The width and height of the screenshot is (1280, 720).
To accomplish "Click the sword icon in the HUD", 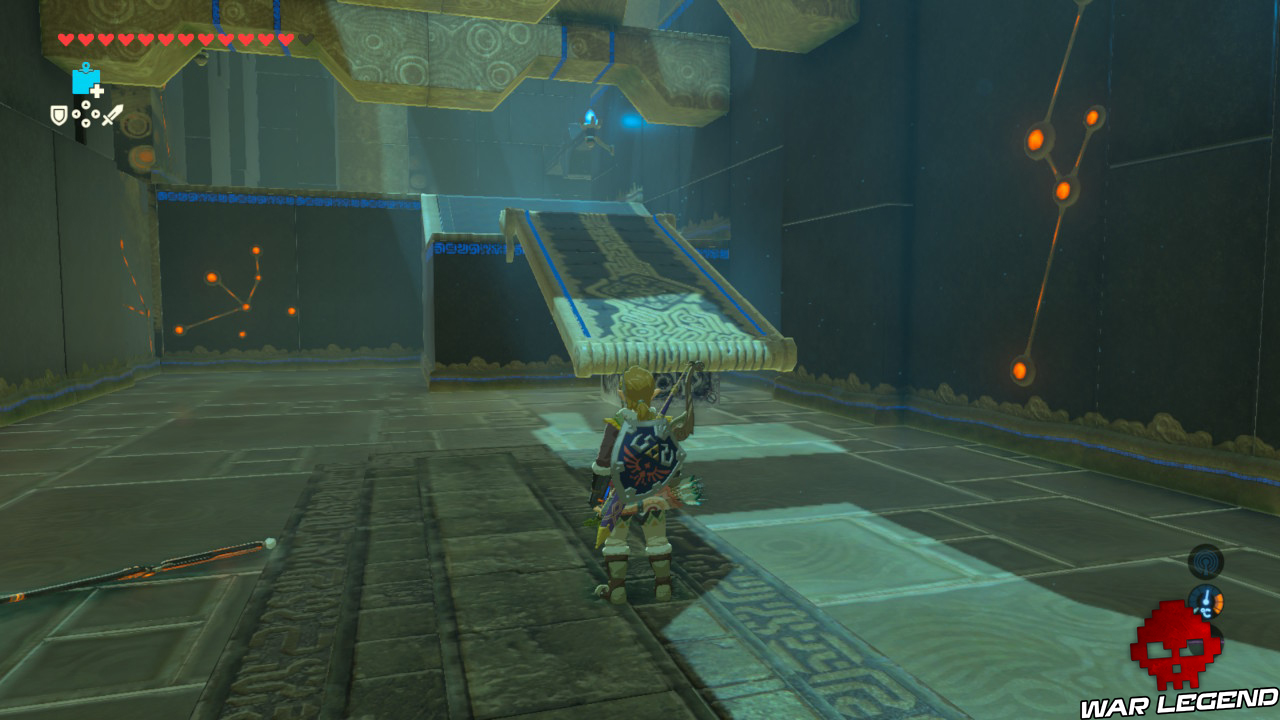I will coord(111,115).
